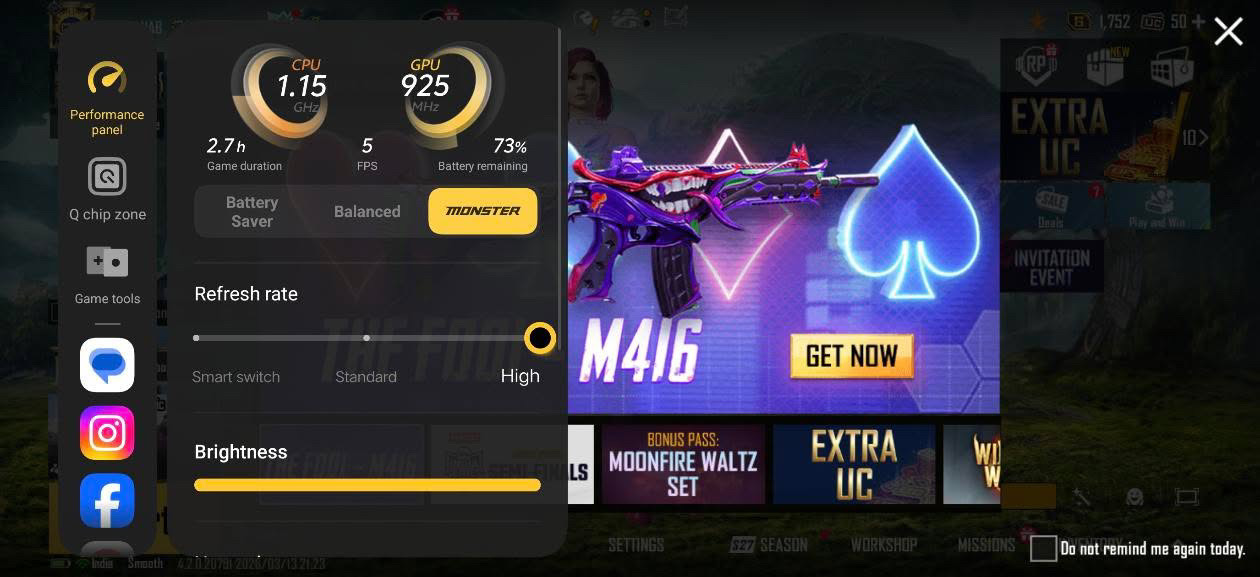Set refresh rate to Standard

(367, 338)
